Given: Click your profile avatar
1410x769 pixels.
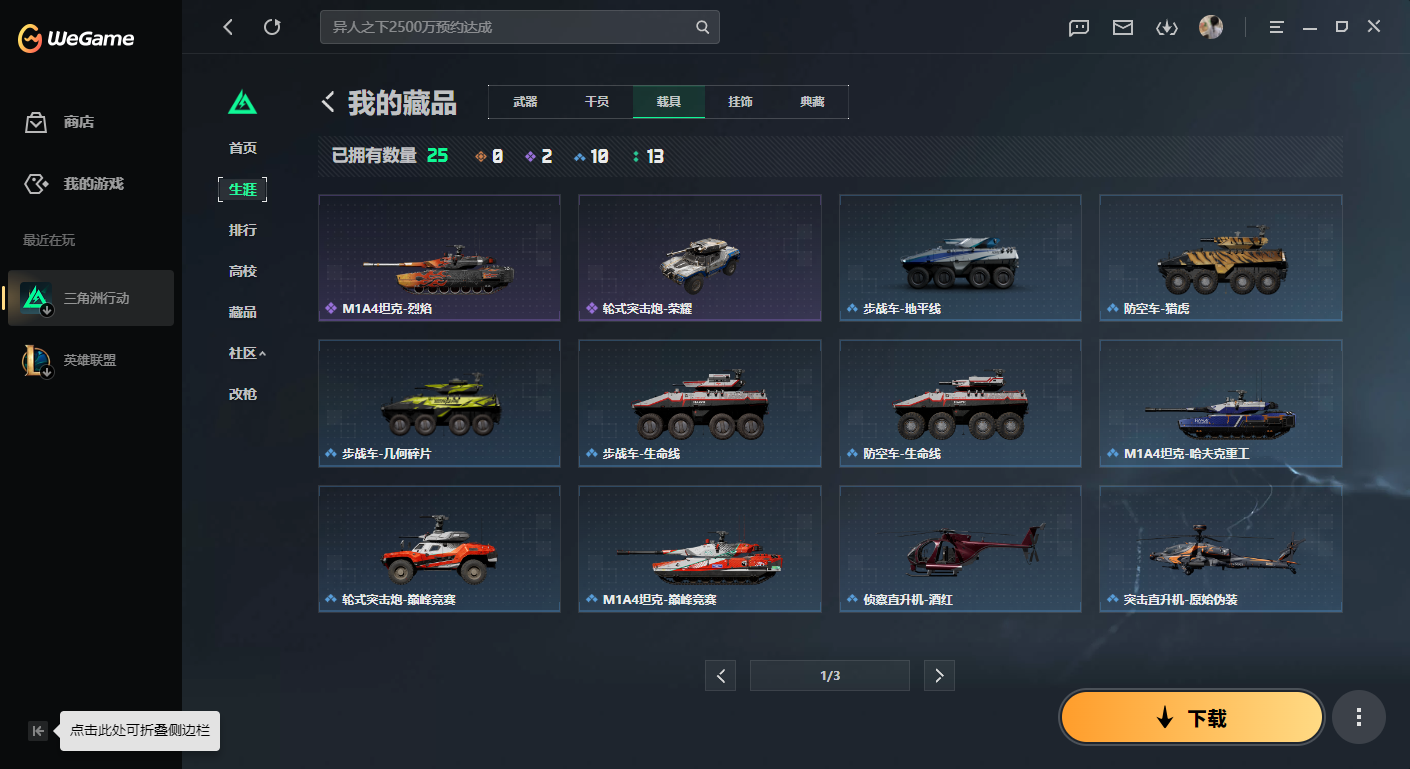Looking at the screenshot, I should point(1211,26).
